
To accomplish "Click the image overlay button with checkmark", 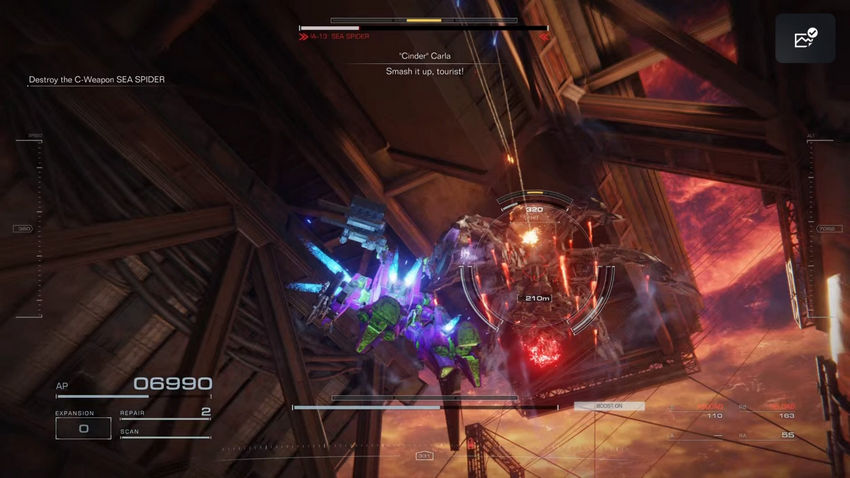I will pyautogui.click(x=804, y=39).
